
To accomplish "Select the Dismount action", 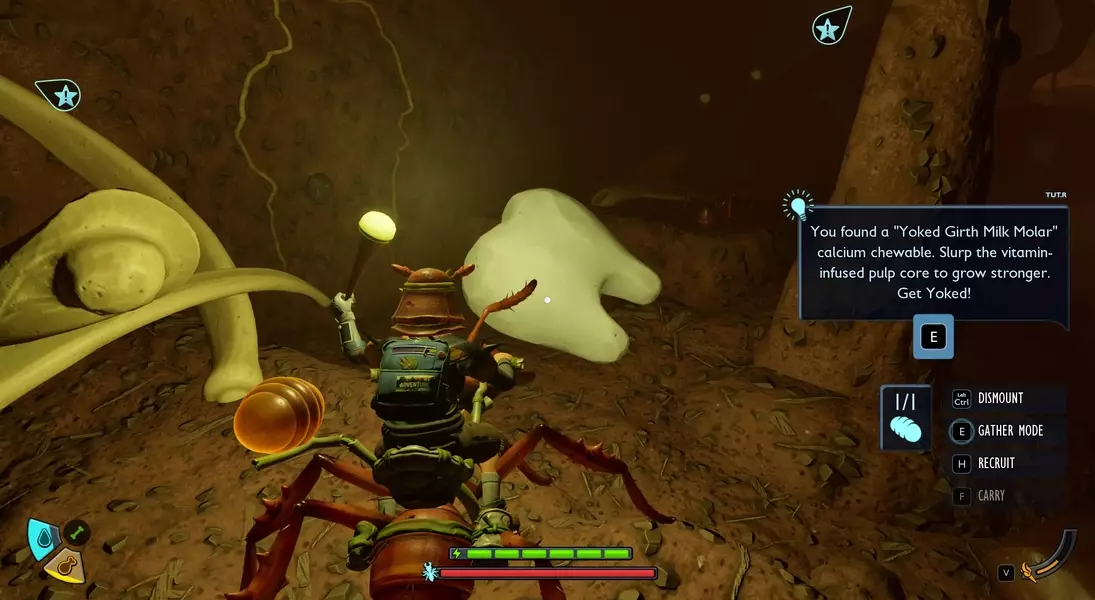I will coord(1000,398).
